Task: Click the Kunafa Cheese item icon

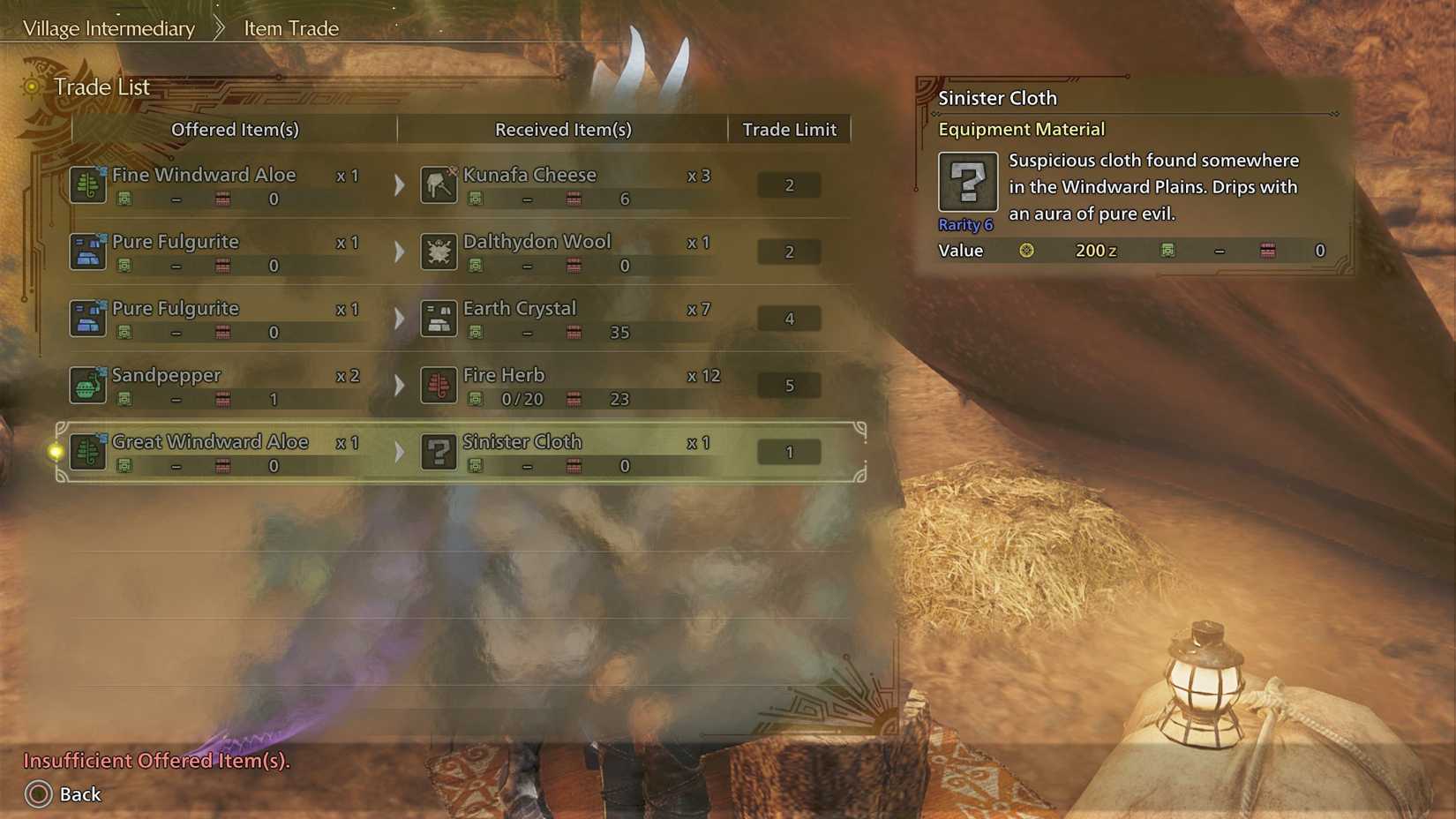Action: coord(439,184)
